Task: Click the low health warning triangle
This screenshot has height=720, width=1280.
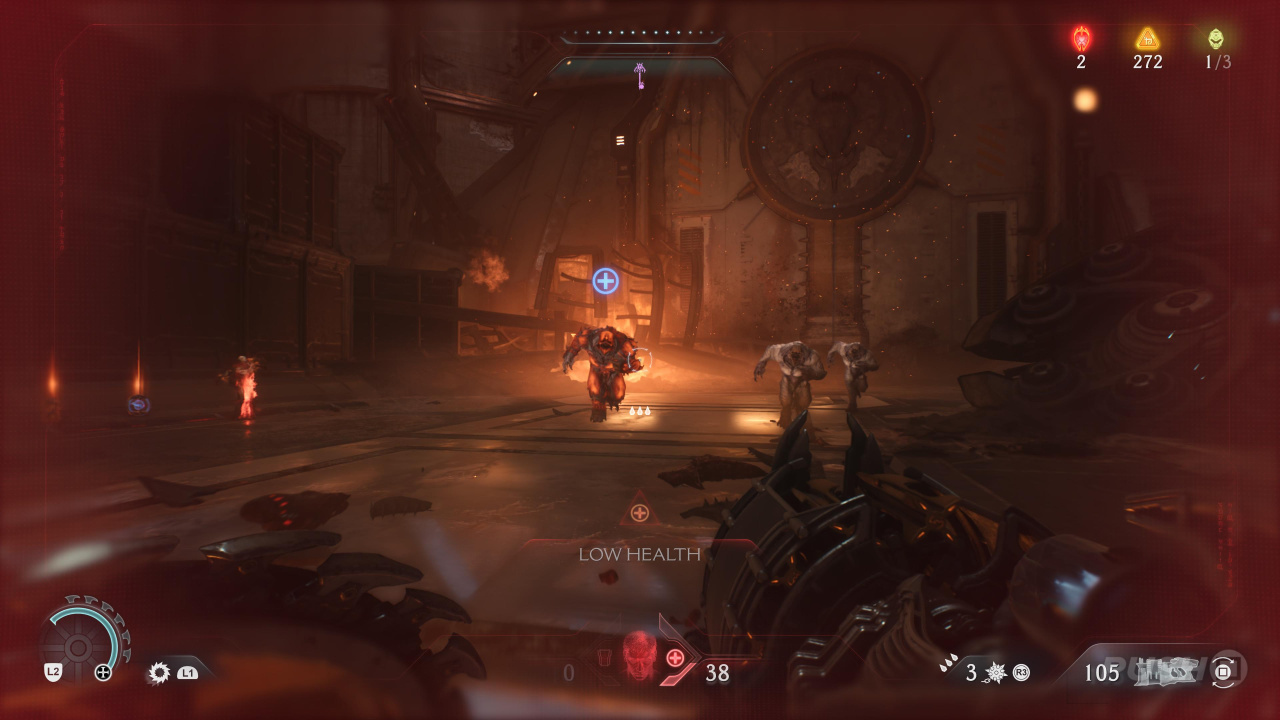Action: tap(639, 511)
